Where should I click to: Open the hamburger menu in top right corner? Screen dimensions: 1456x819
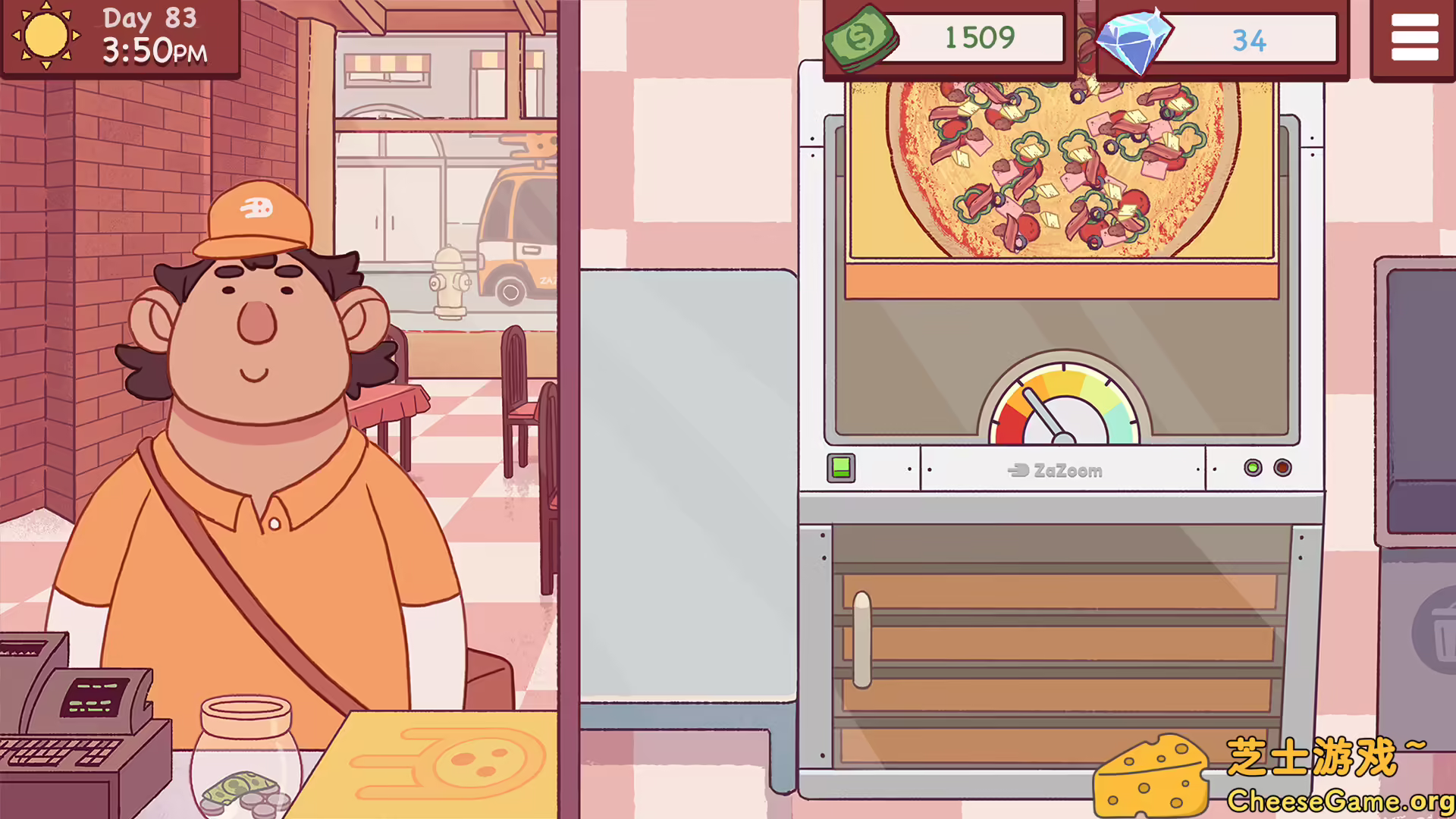(x=1414, y=37)
